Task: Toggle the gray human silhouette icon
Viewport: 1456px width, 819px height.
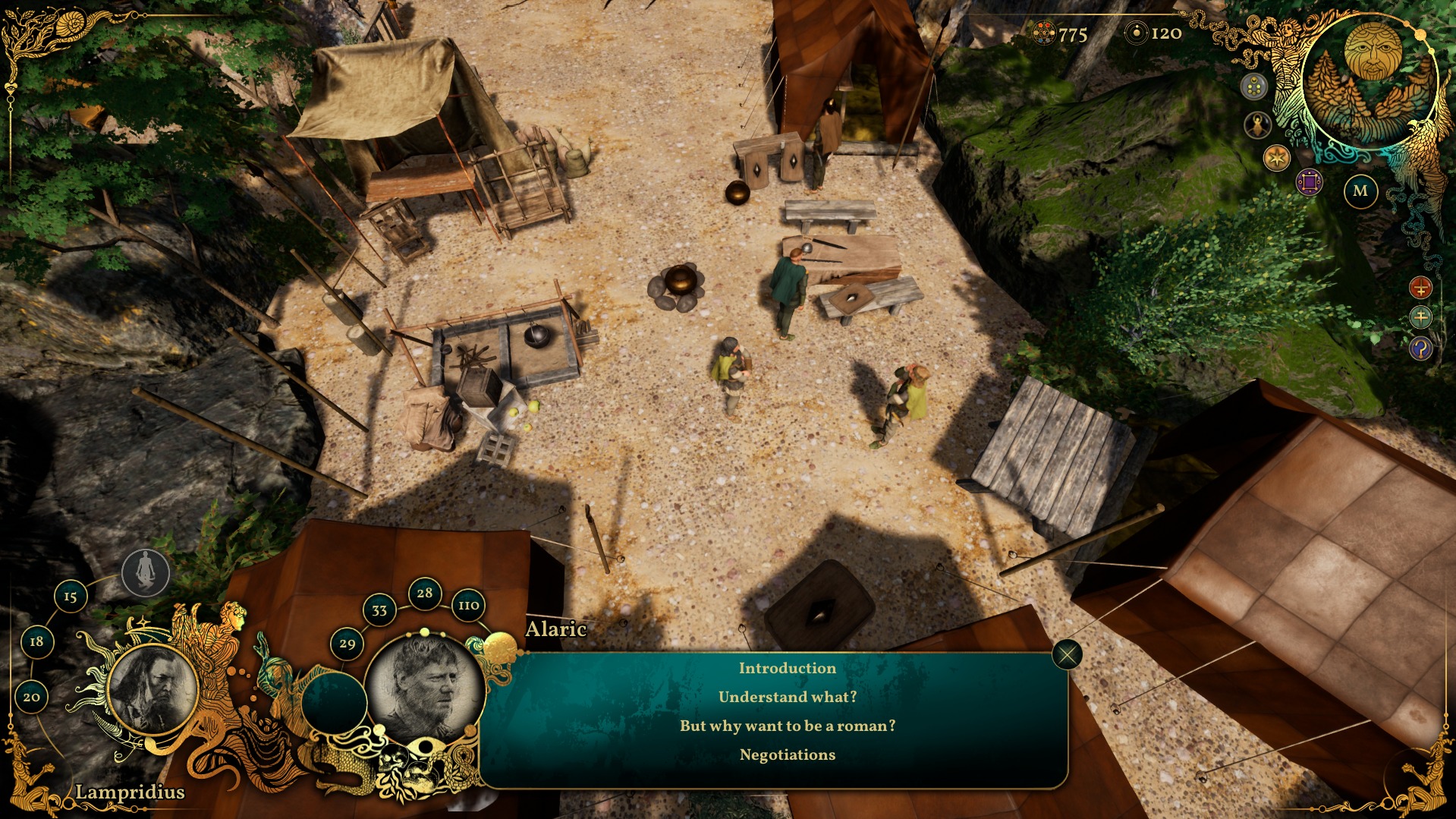Action: 146,572
